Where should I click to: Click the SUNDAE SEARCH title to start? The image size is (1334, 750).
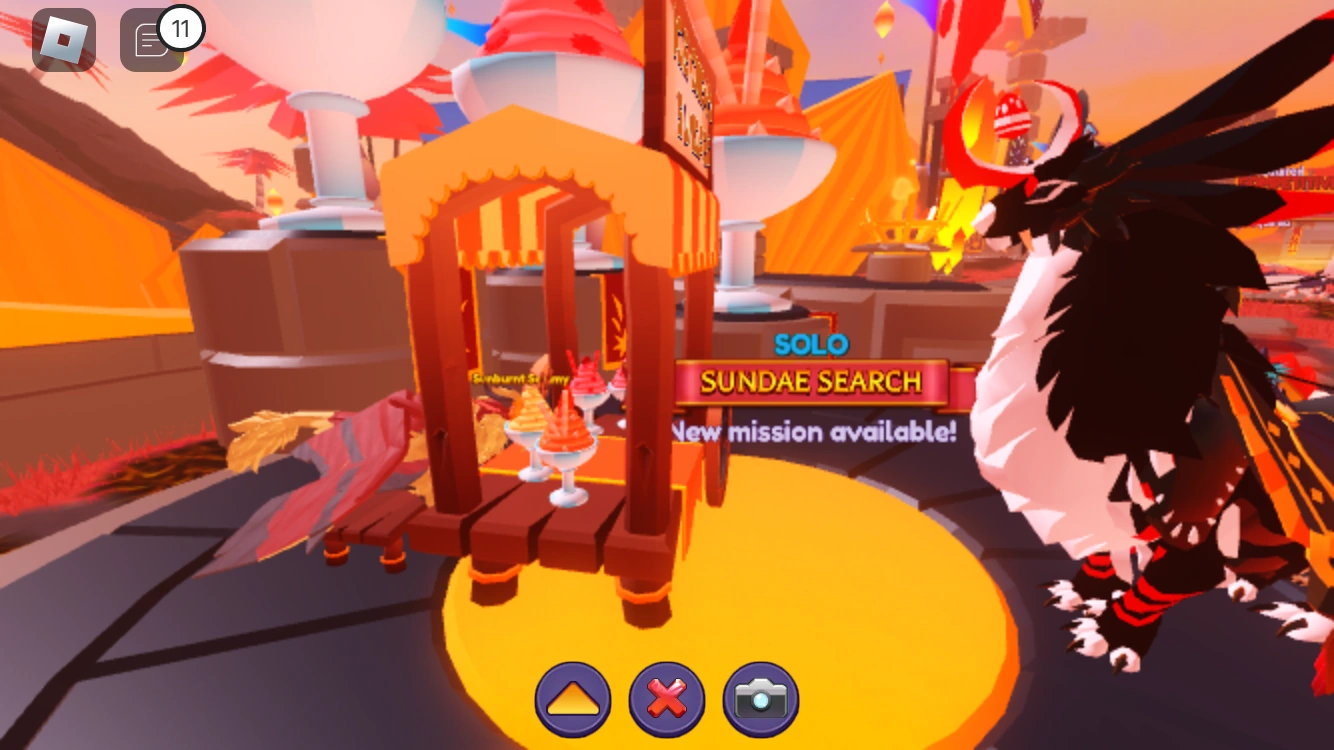pos(811,381)
